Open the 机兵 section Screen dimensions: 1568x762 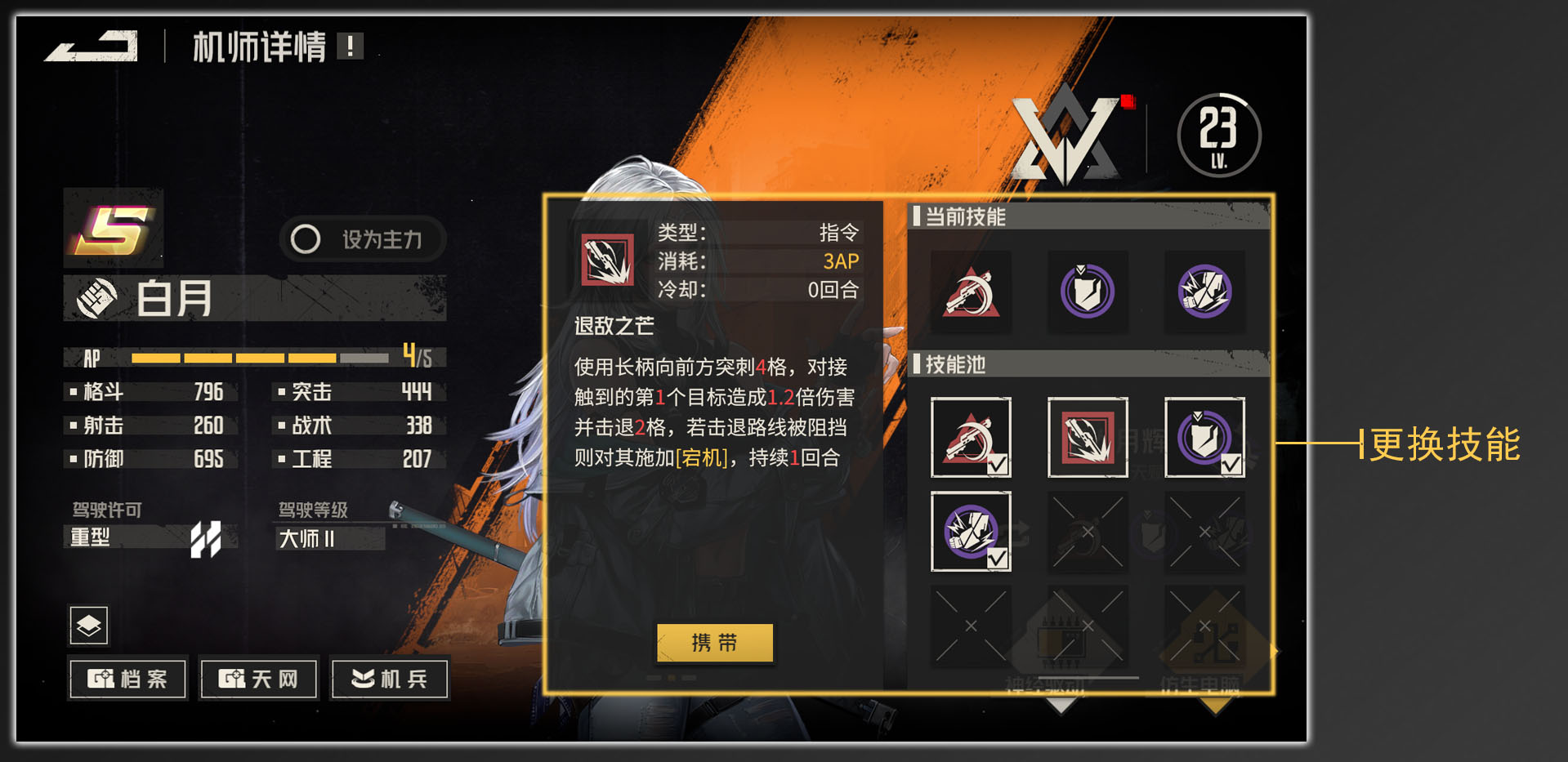[389, 678]
